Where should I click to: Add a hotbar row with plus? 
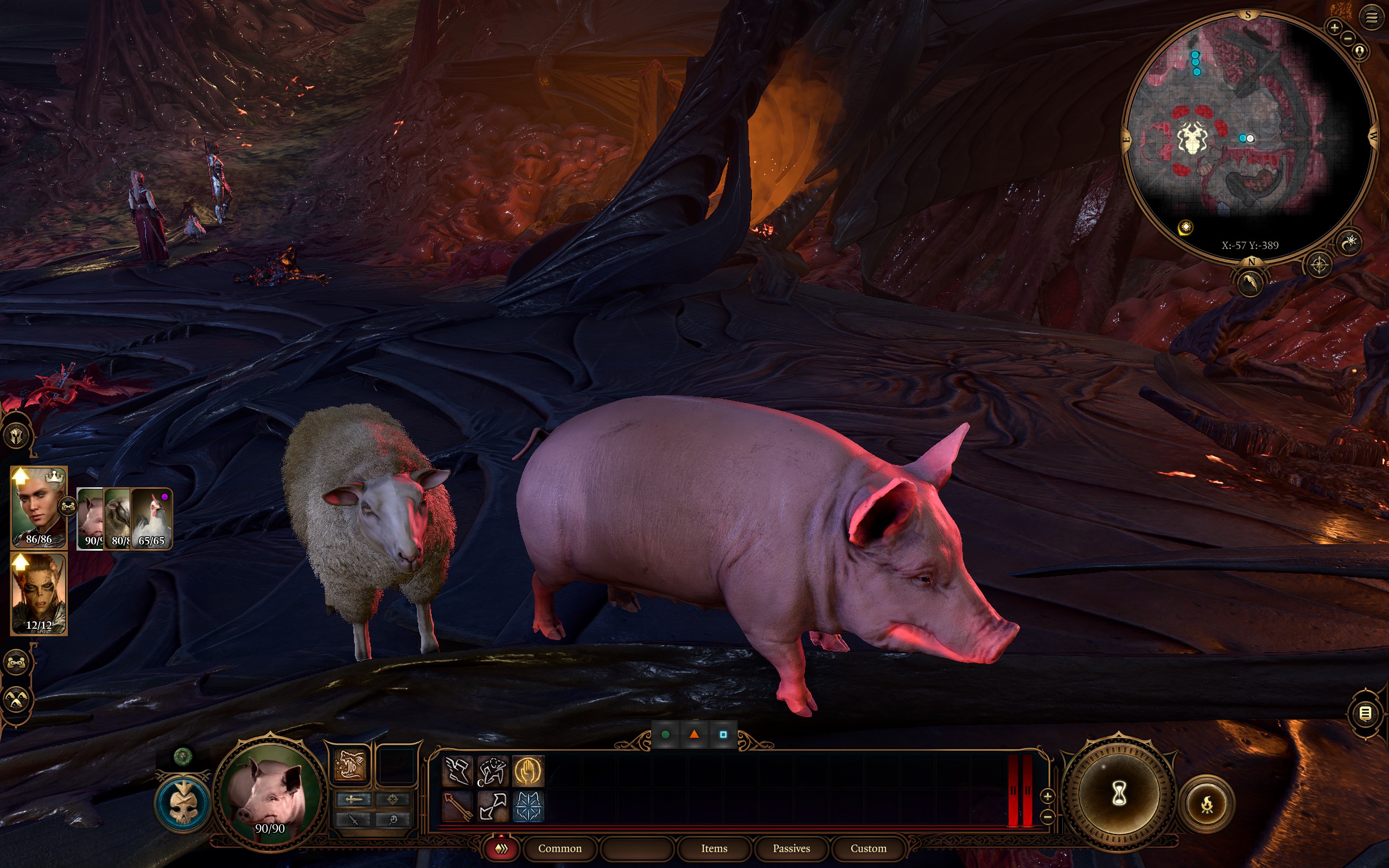coord(1048,796)
